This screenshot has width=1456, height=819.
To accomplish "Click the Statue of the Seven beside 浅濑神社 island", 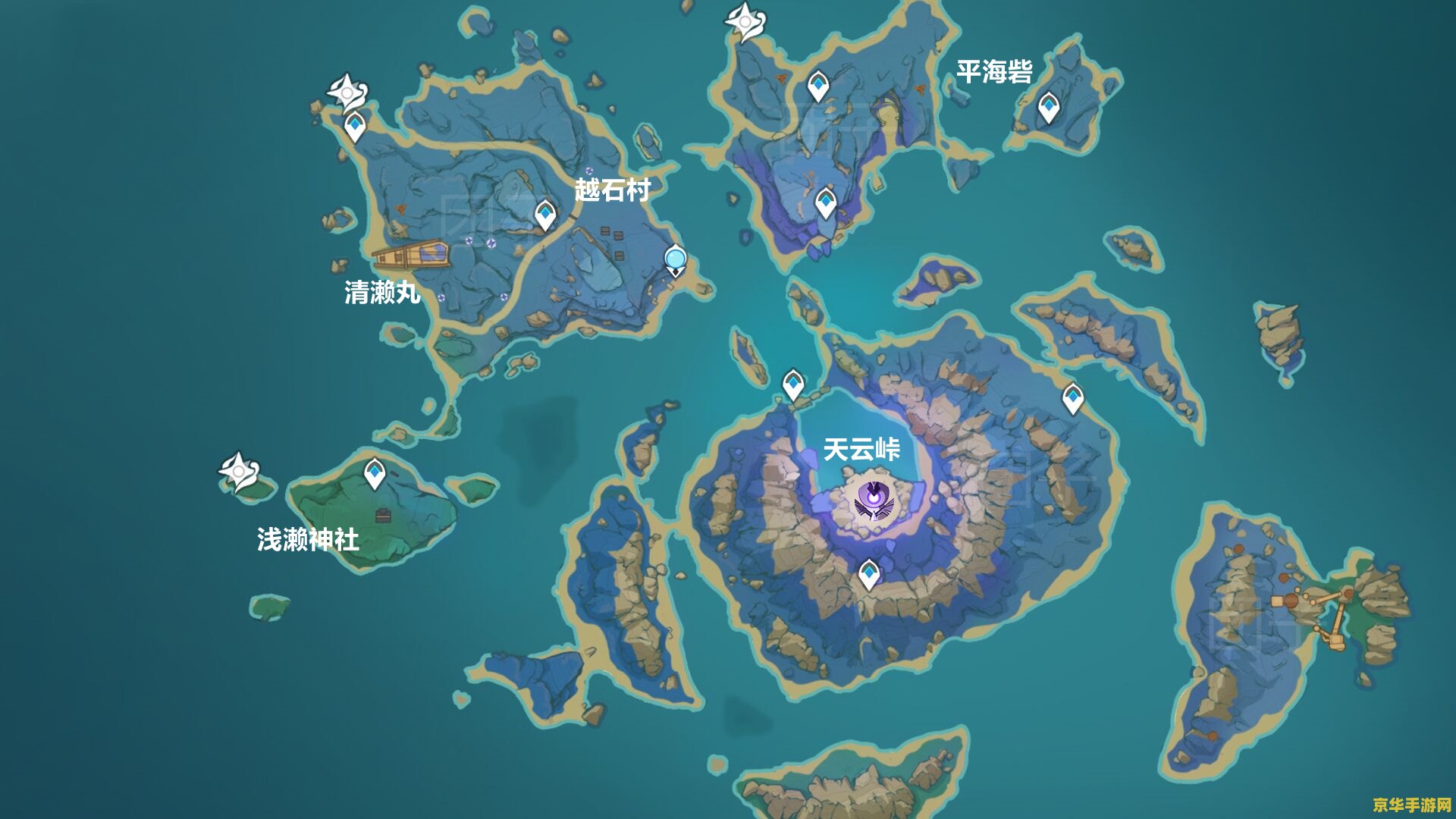I will coord(238,472).
